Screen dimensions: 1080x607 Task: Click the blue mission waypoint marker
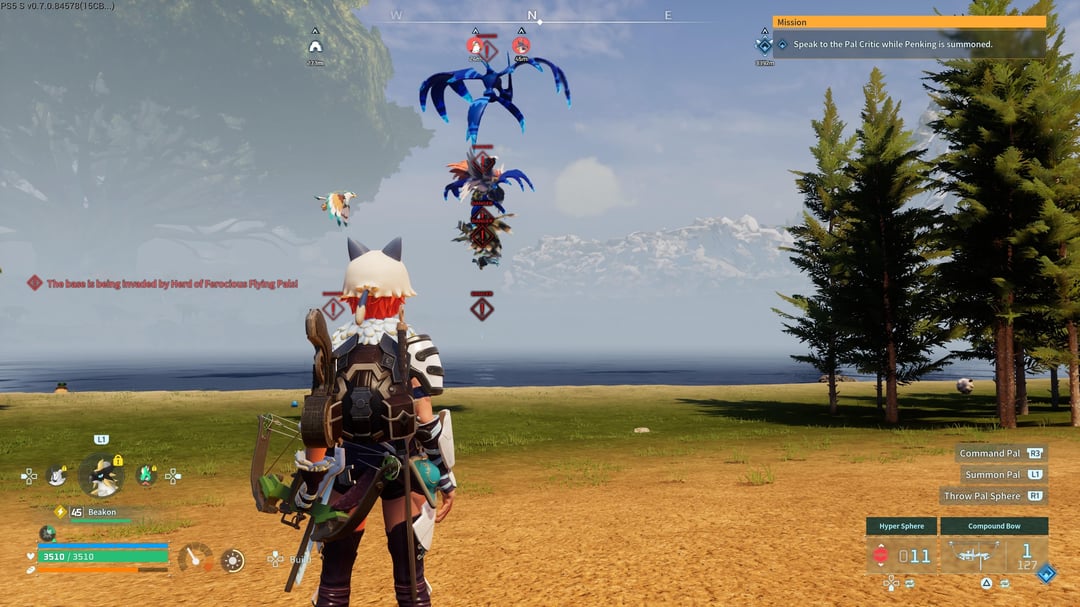point(765,45)
